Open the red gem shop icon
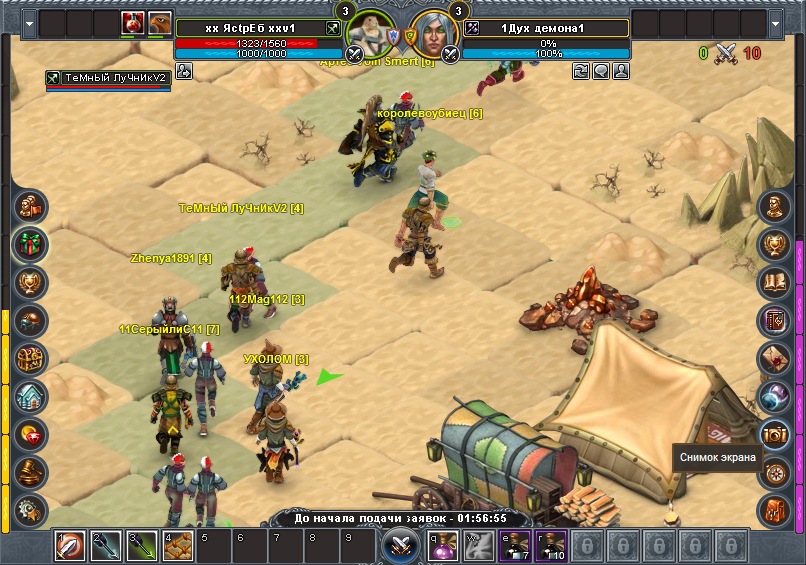 (31, 435)
